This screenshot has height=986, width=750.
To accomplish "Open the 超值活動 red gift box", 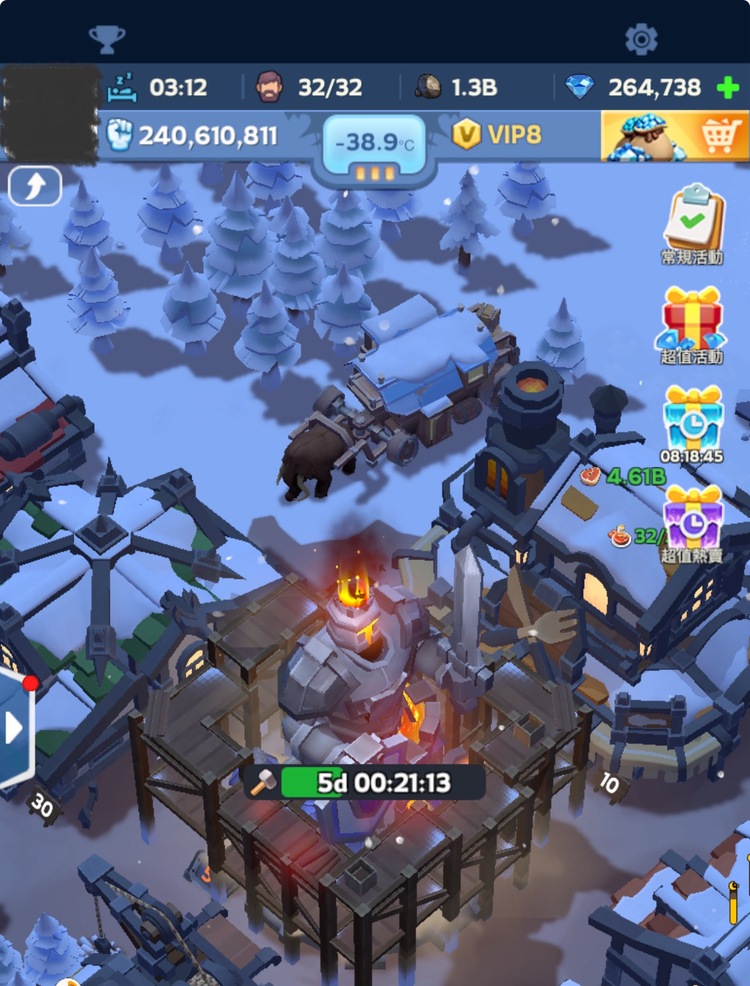I will pyautogui.click(x=693, y=321).
